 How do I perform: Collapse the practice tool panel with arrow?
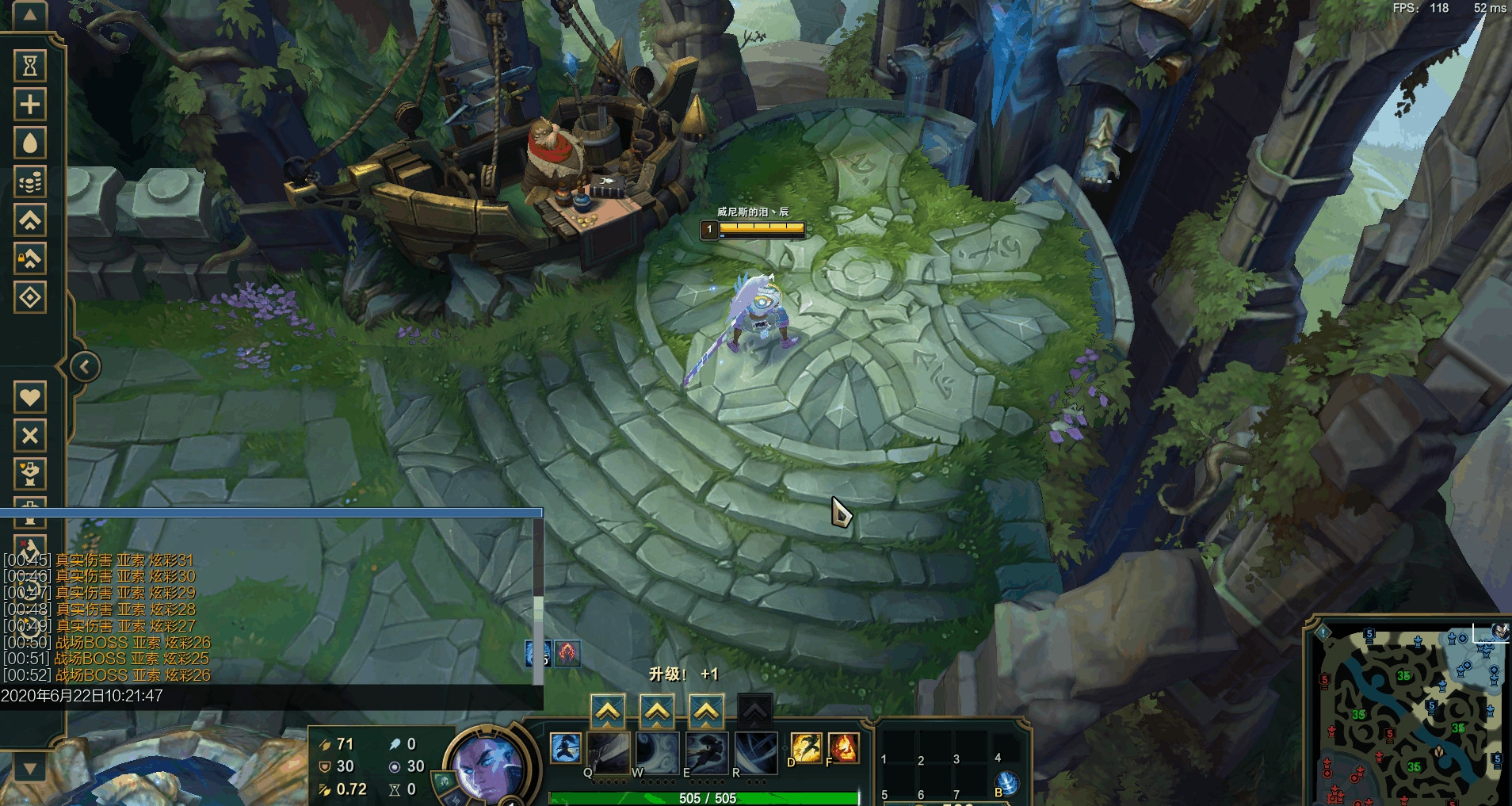click(85, 366)
